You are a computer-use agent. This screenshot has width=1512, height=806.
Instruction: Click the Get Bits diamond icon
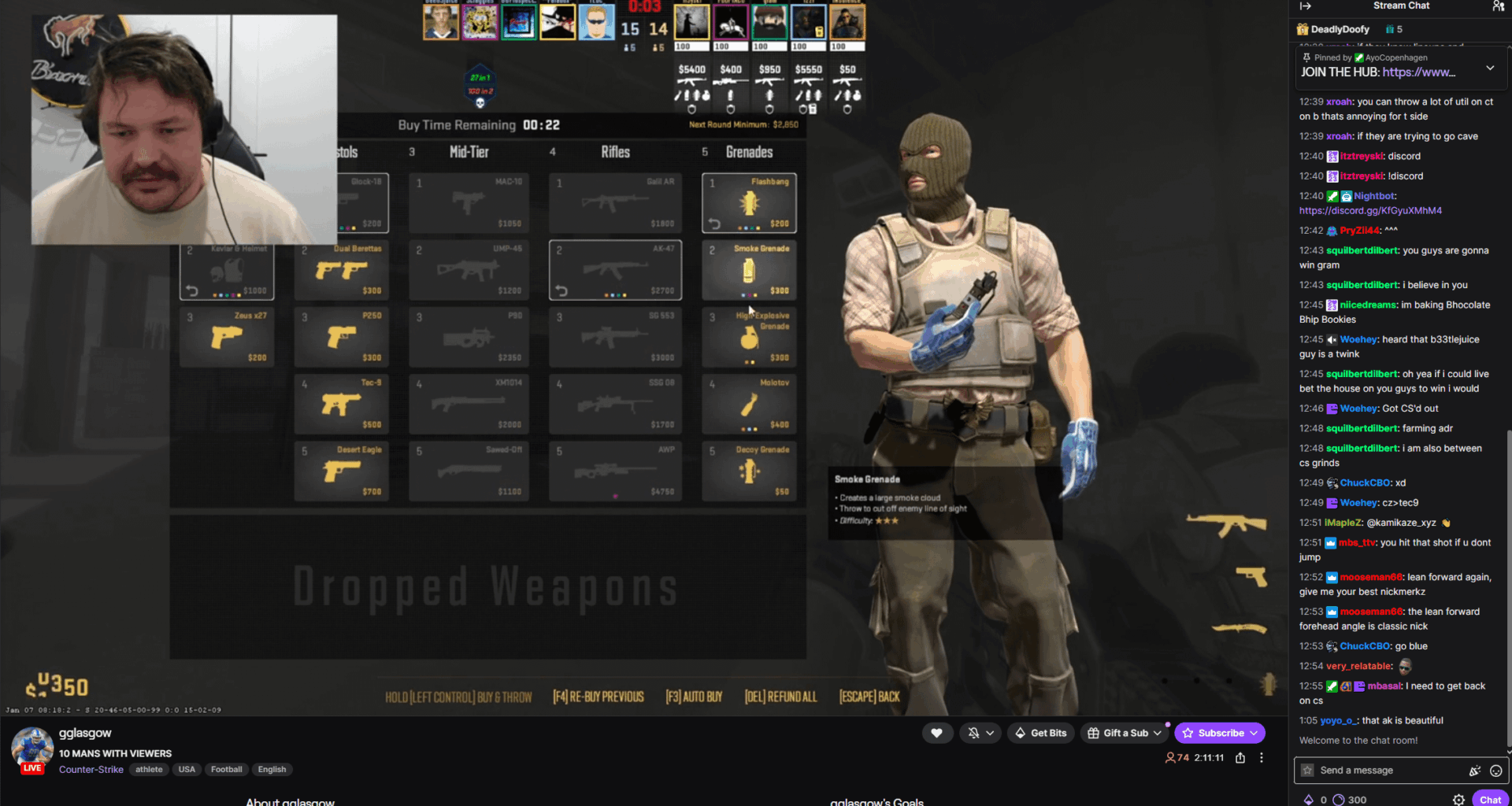1020,732
